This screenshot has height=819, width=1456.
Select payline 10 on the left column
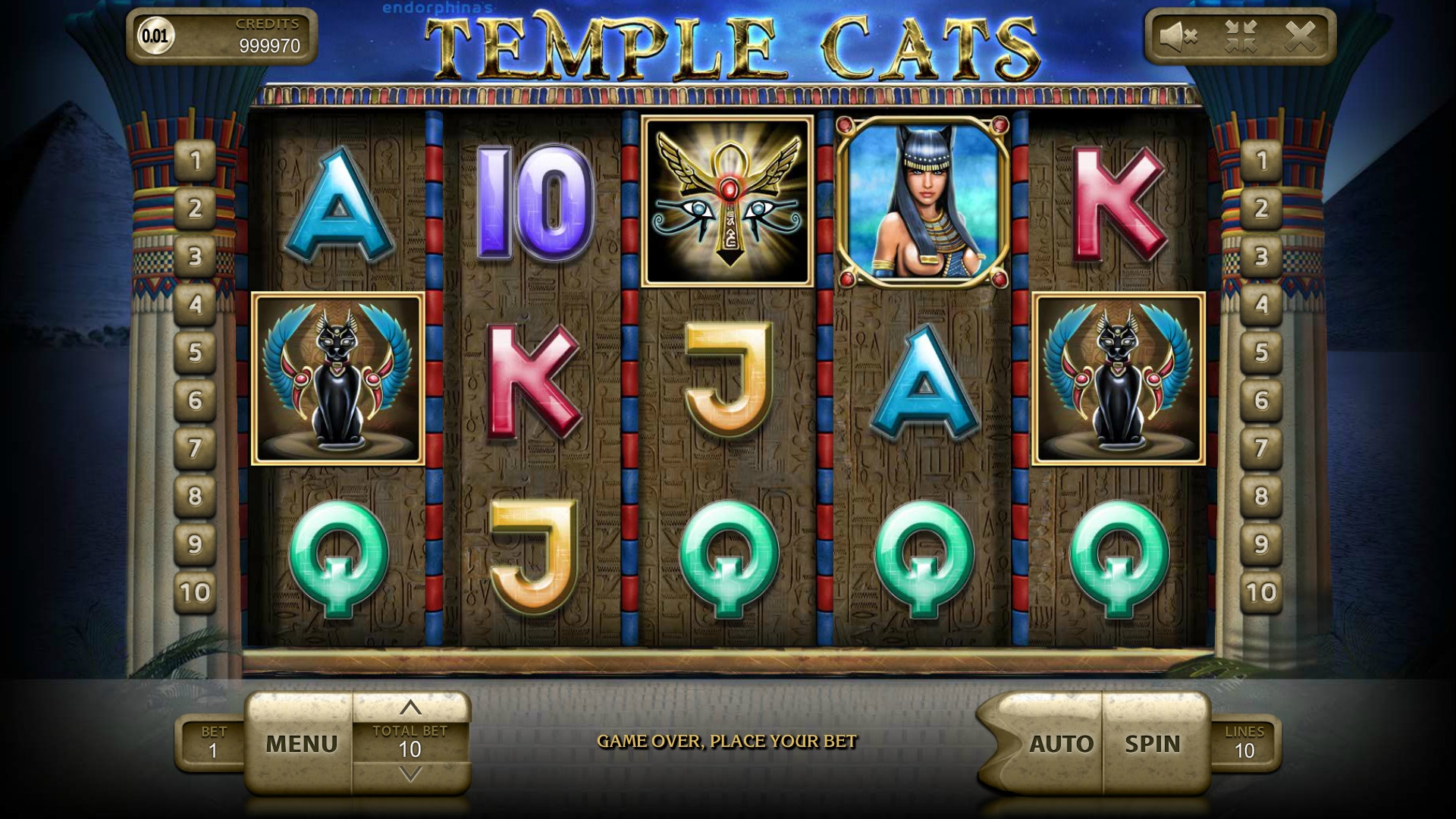pos(196,591)
